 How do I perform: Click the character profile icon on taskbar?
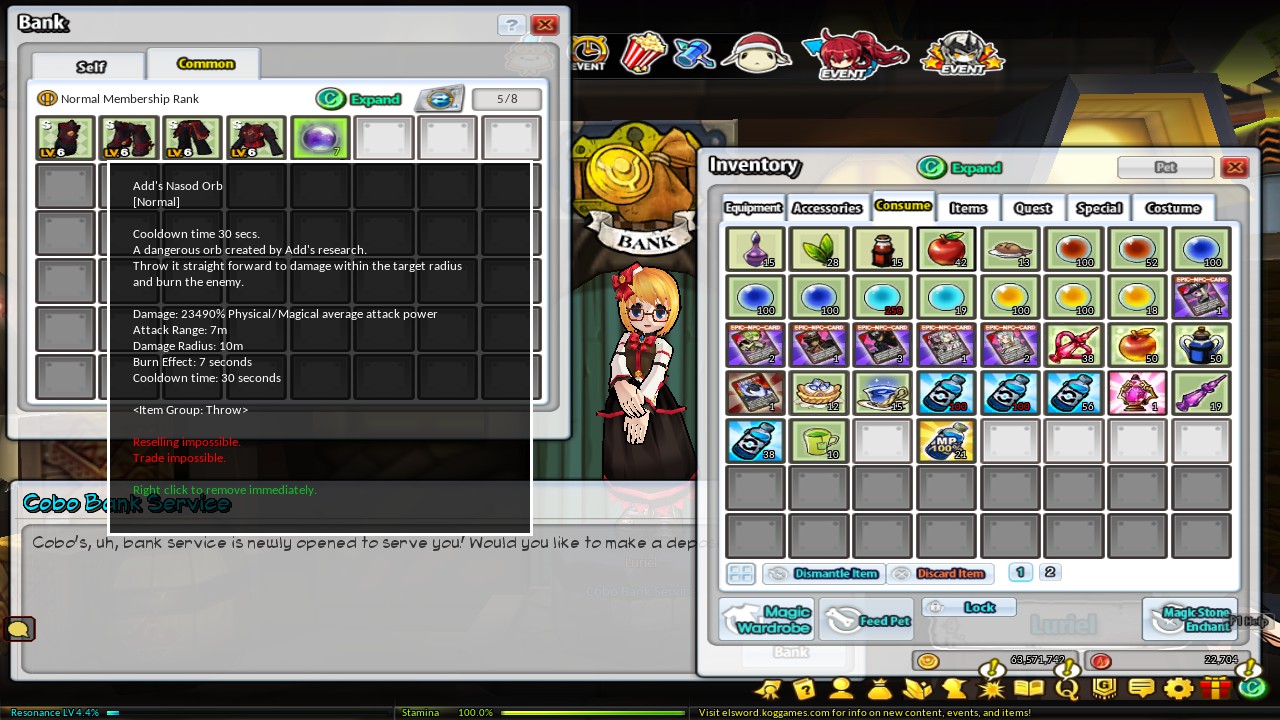tap(841, 688)
